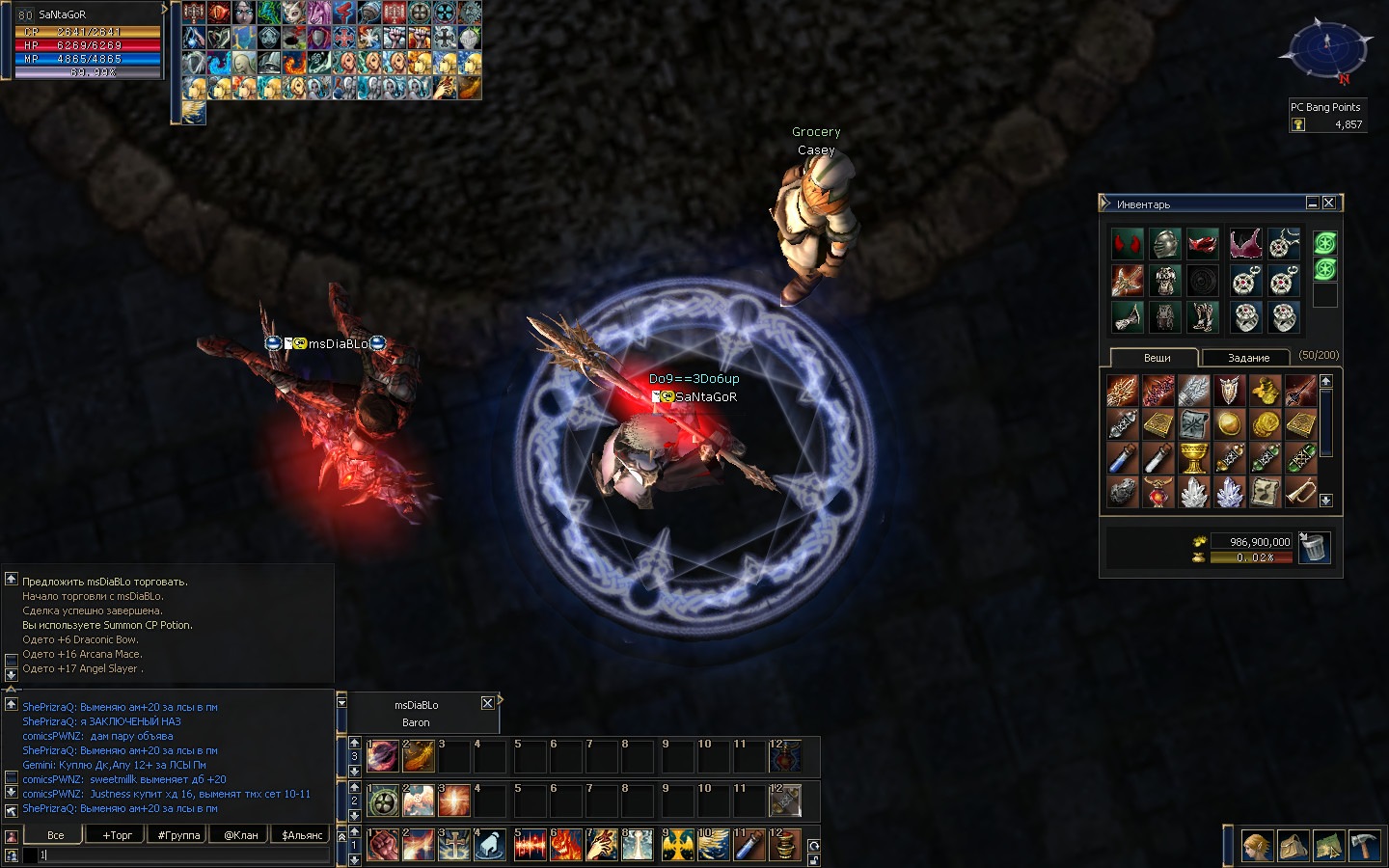Screen dimensions: 1389x868
Task: Click the trash can delete button
Action: tap(1314, 548)
